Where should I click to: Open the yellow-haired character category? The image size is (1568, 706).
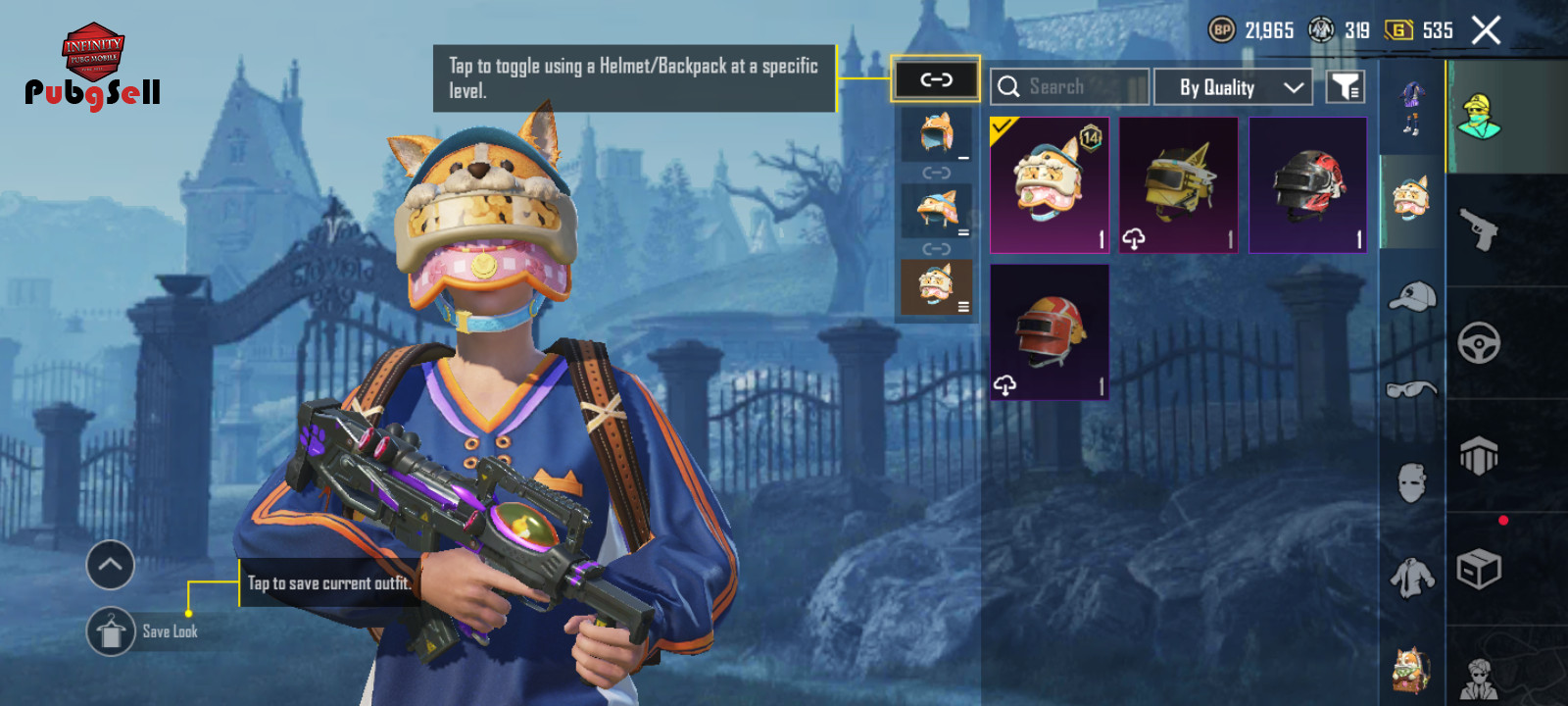1480,117
